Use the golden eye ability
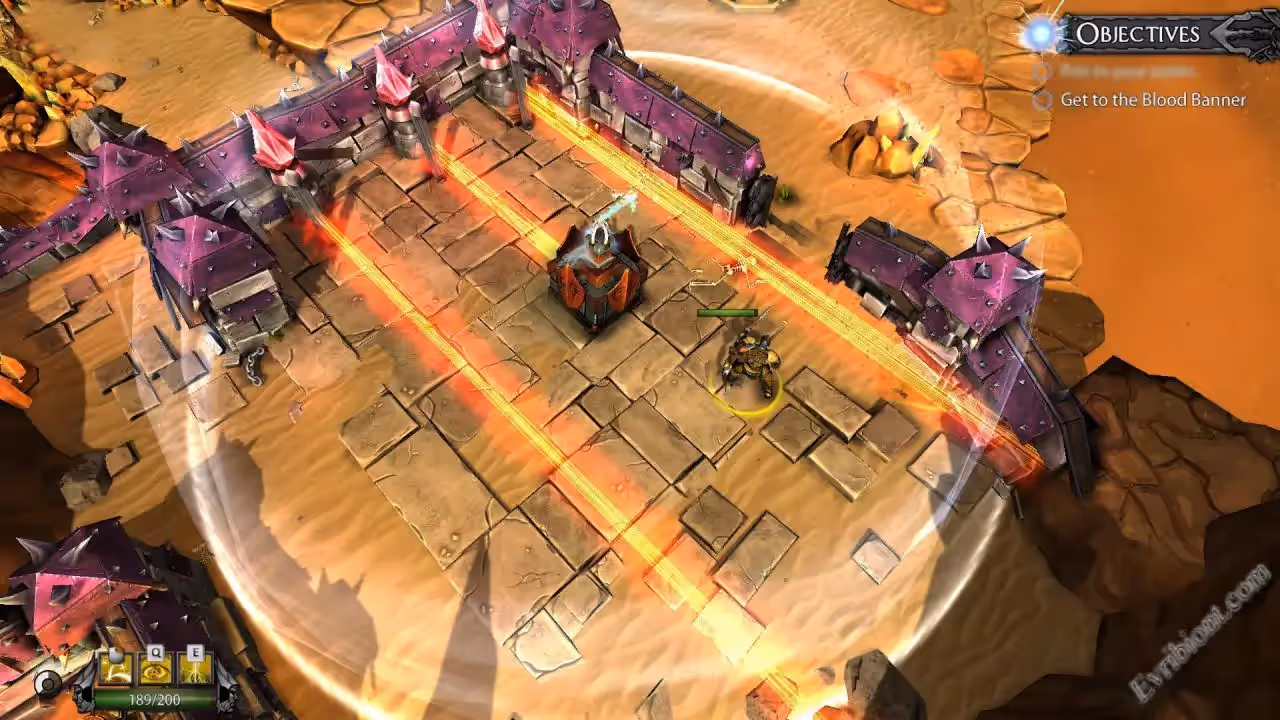The image size is (1280, 720). click(x=156, y=668)
